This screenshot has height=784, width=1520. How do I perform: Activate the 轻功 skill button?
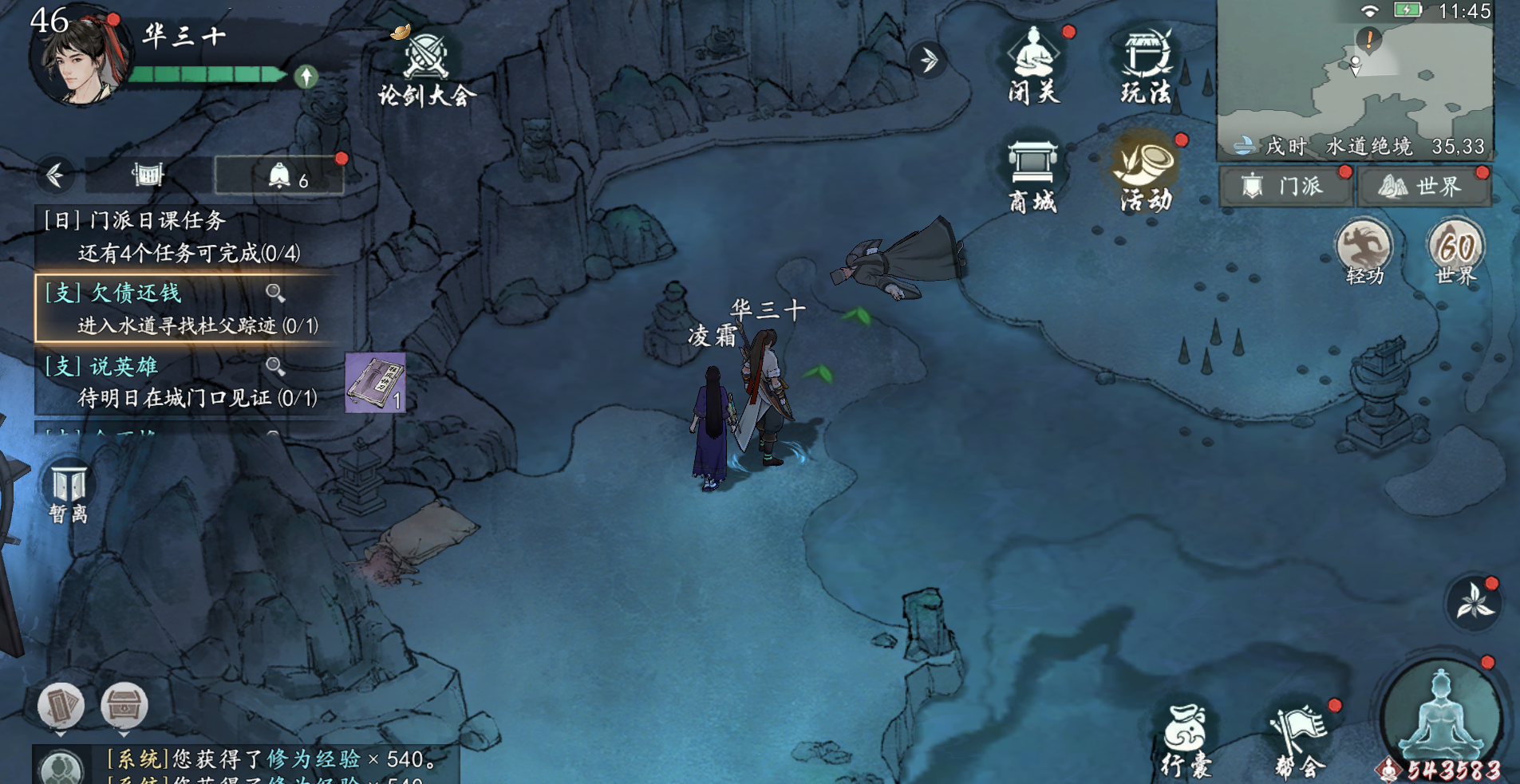click(x=1364, y=250)
